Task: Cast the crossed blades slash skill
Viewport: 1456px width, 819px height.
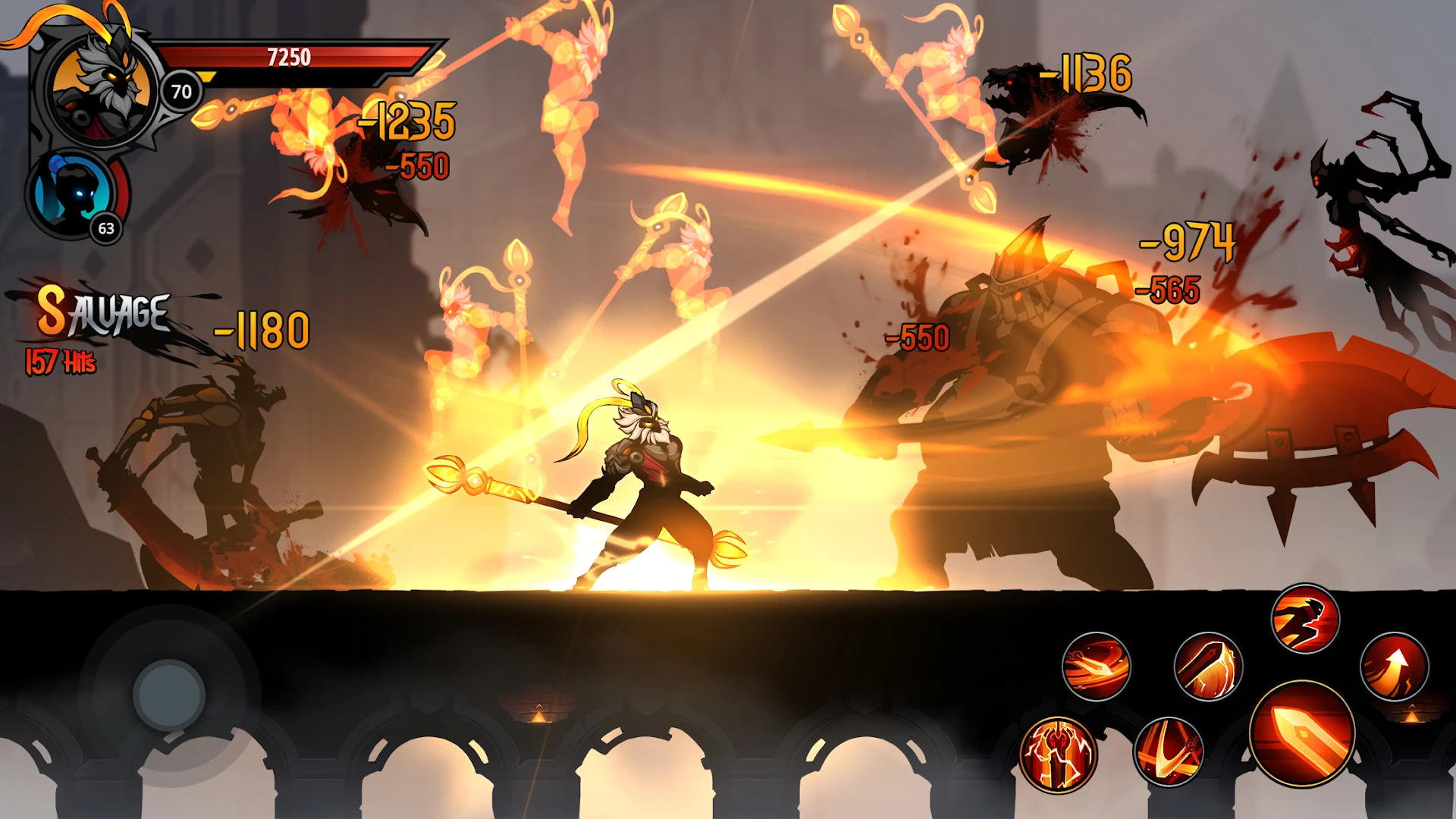Action: (x=1169, y=752)
